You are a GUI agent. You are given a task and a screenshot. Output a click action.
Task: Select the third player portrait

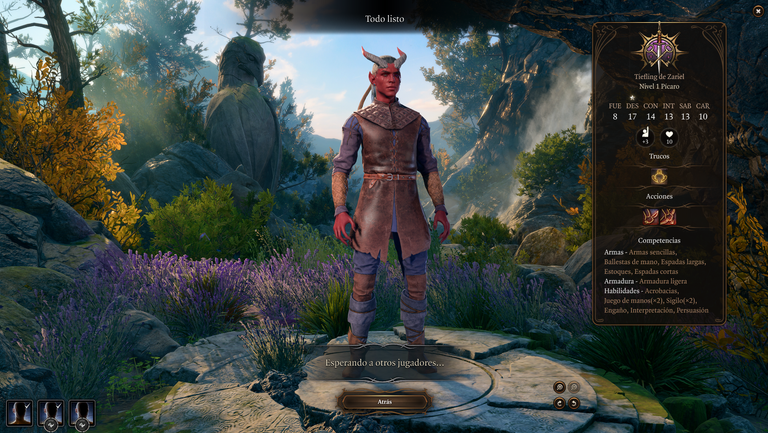click(x=82, y=412)
